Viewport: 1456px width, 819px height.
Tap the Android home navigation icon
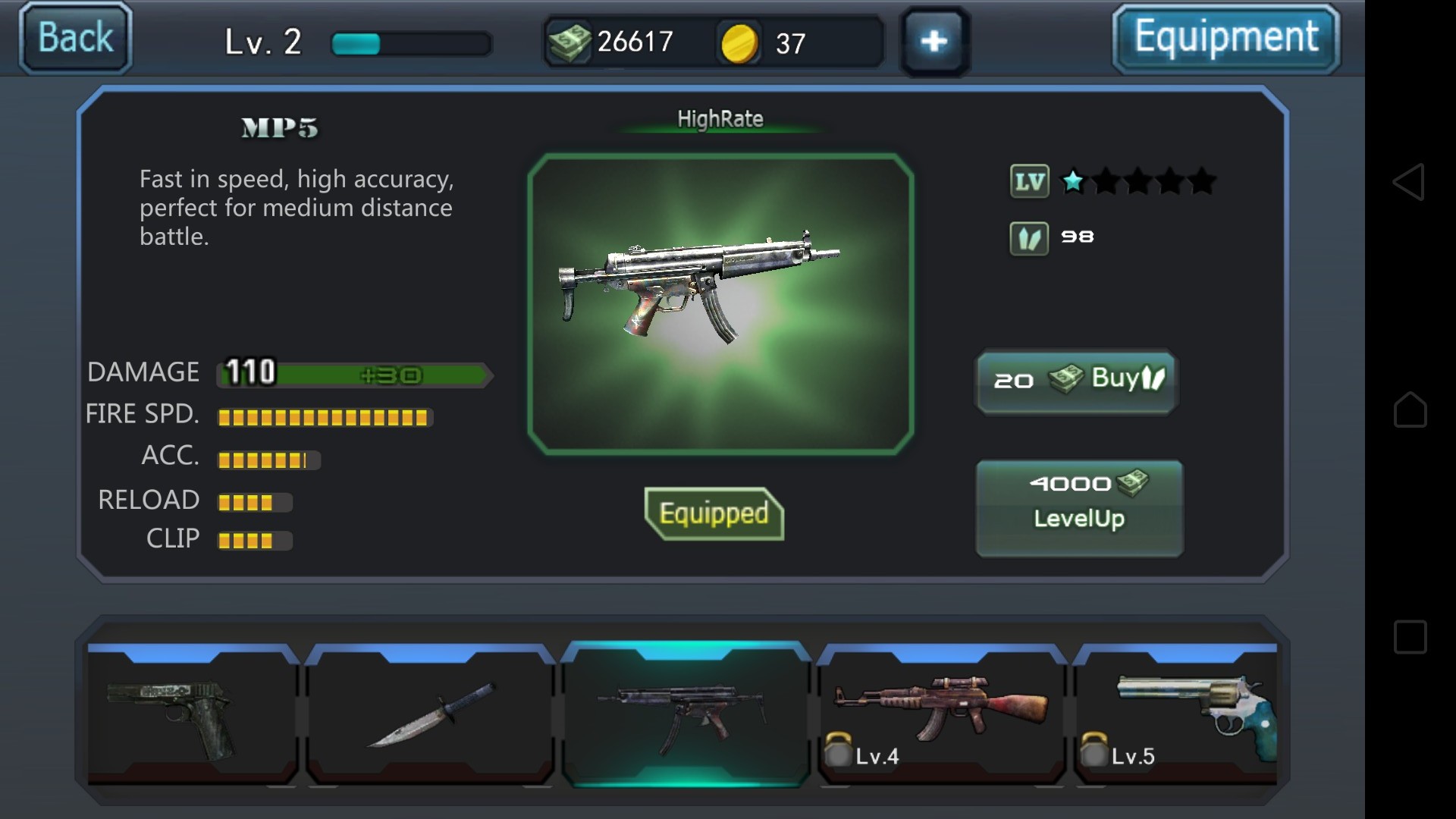click(x=1410, y=409)
